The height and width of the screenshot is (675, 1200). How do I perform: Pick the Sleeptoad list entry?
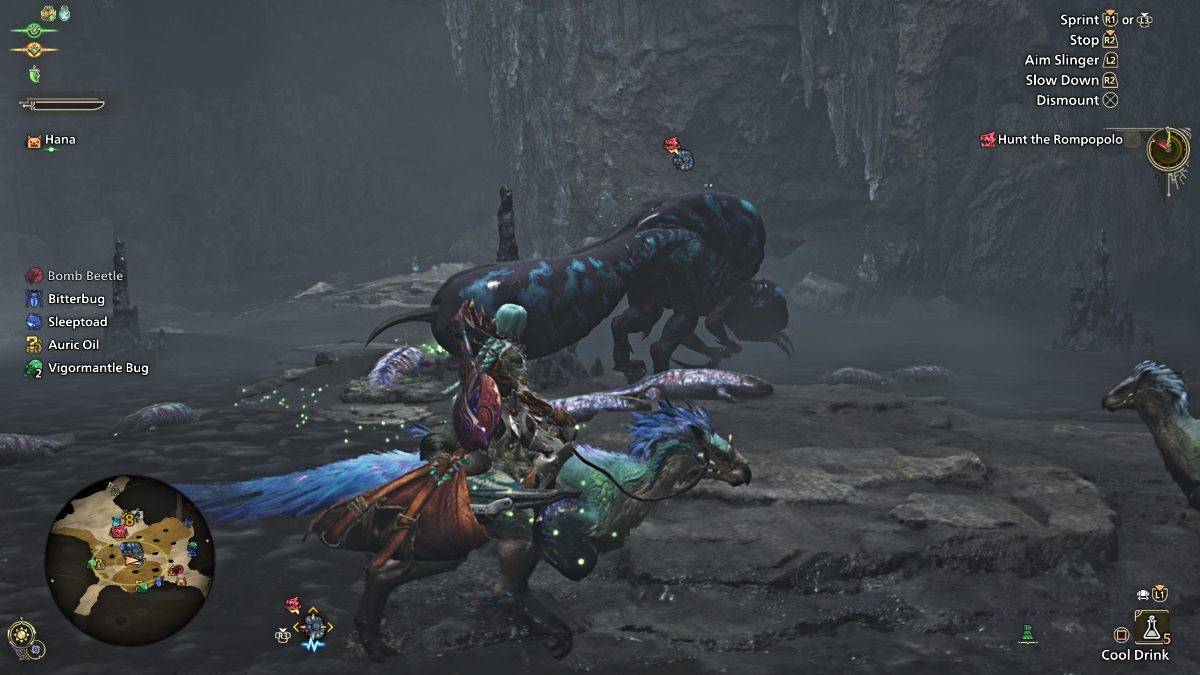pyautogui.click(x=77, y=322)
